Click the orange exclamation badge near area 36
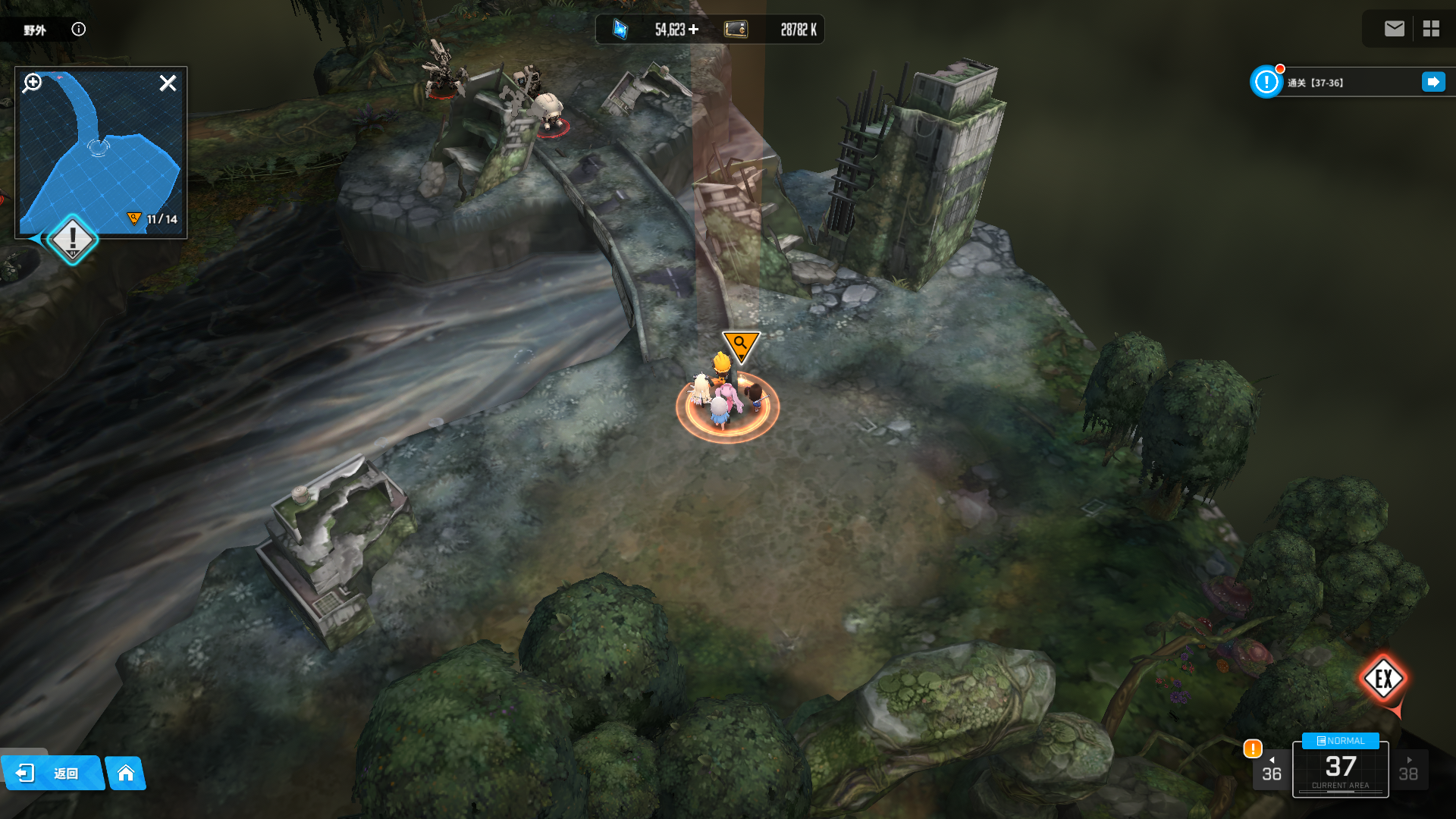The width and height of the screenshot is (1456, 819). [1252, 748]
